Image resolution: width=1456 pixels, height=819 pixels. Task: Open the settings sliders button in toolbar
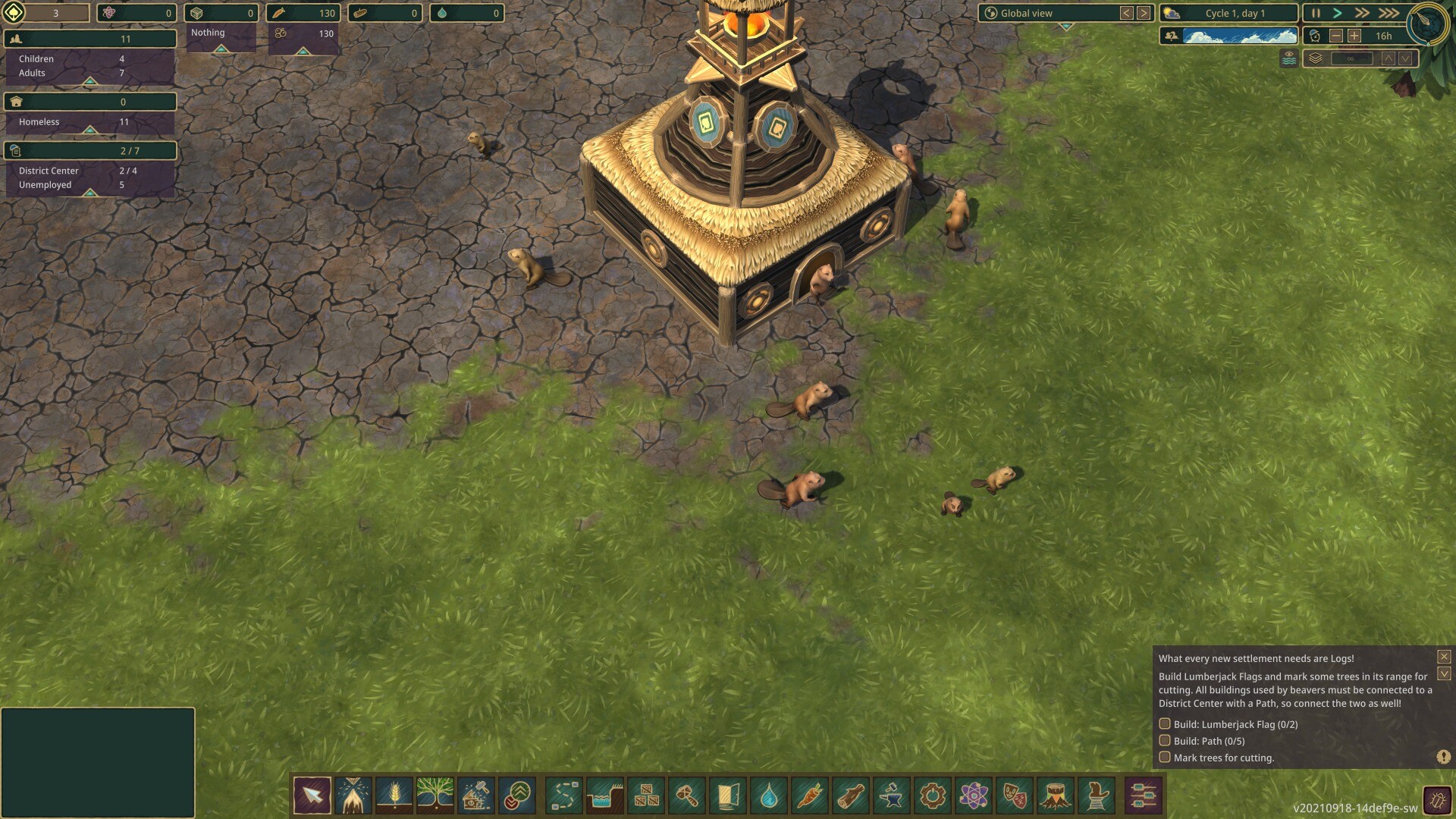[1143, 795]
